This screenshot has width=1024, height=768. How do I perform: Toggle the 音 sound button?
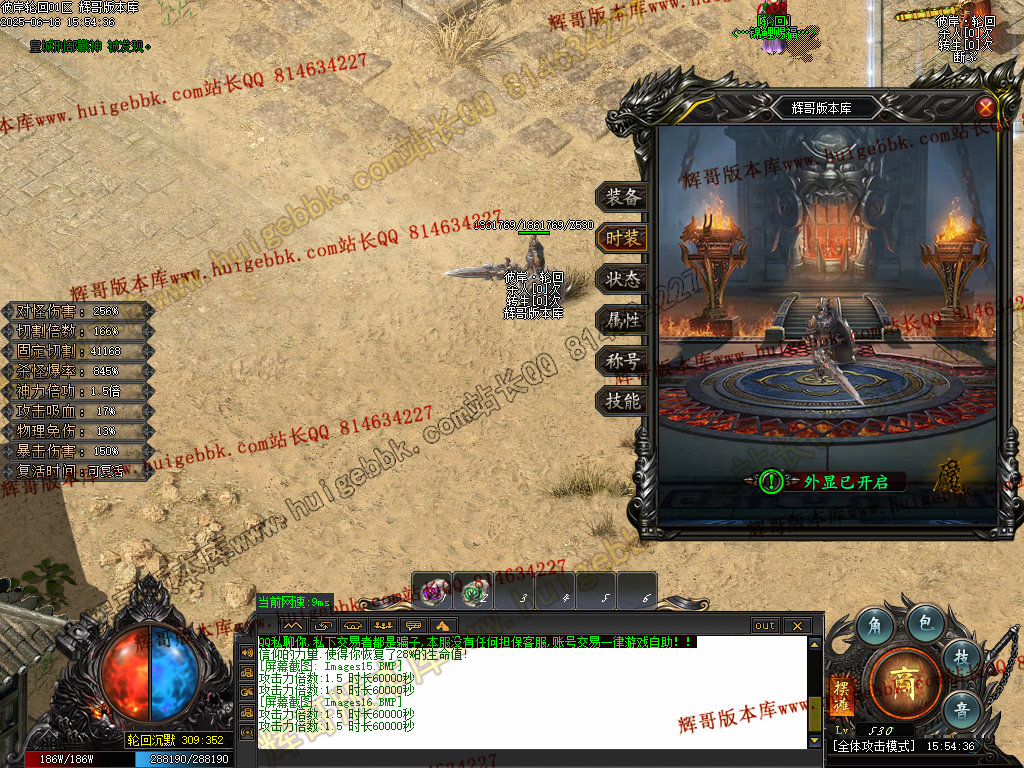tap(962, 710)
